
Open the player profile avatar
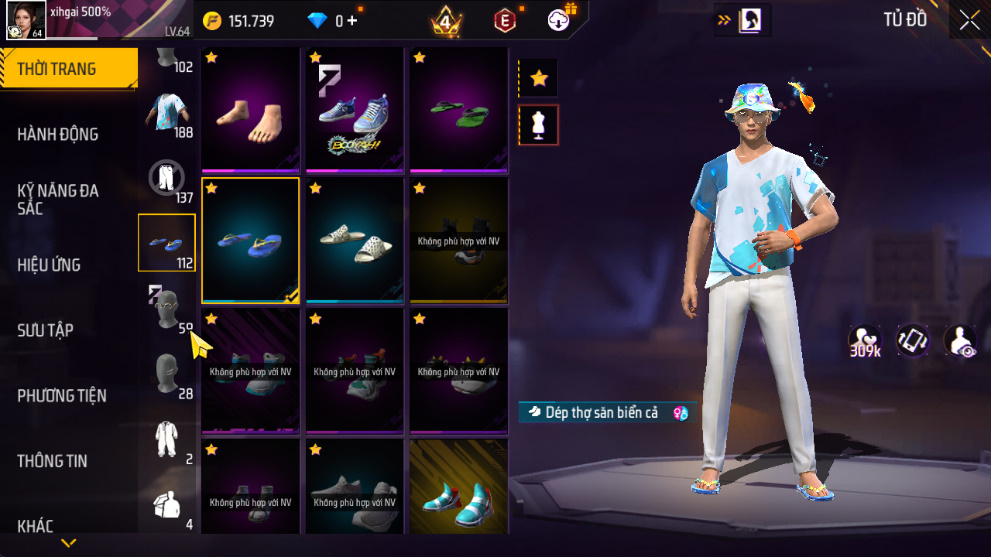pos(26,20)
